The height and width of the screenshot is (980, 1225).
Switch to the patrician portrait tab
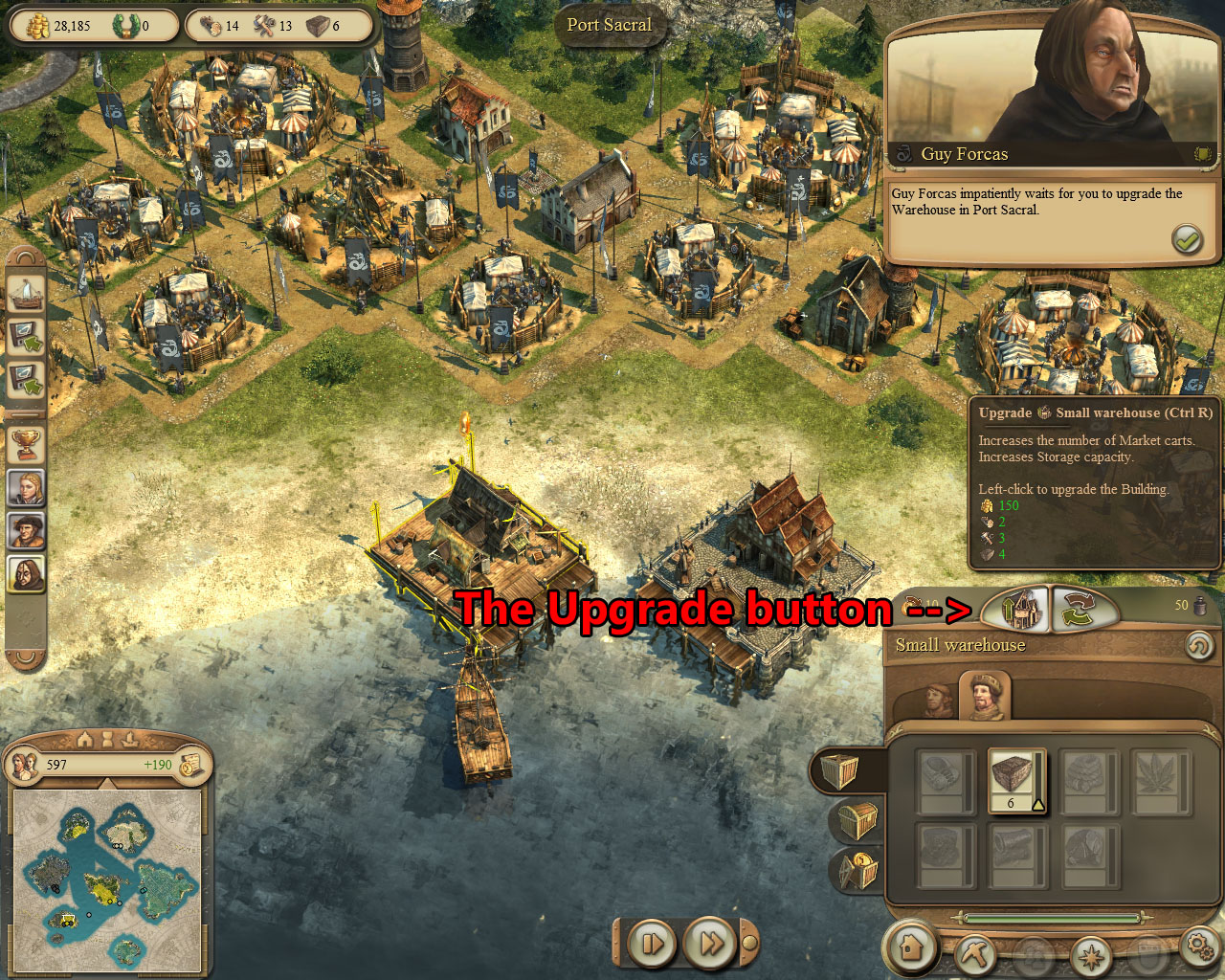[x=985, y=697]
